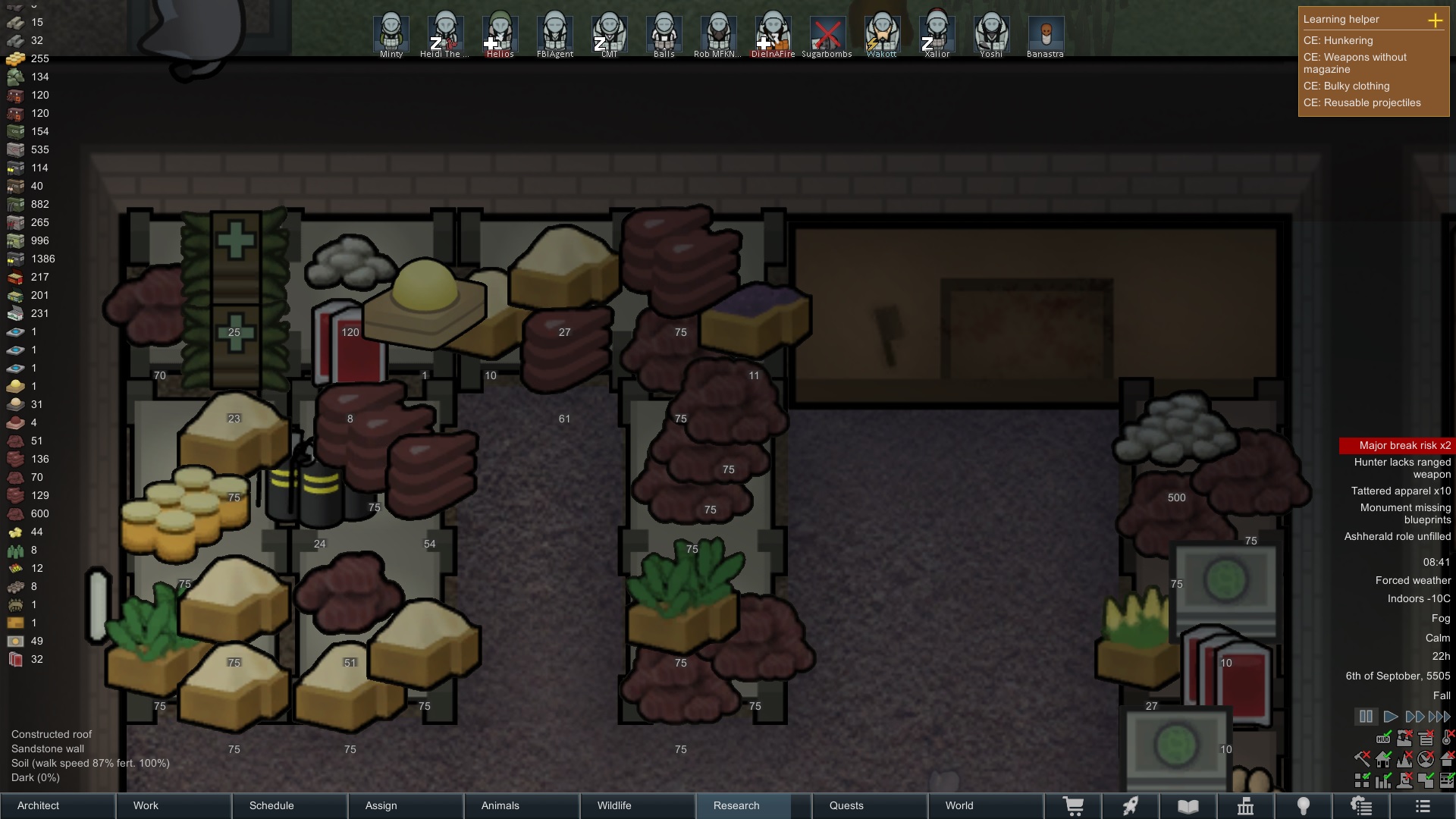Set game to normal speed
The image size is (1456, 819).
pos(1390,717)
